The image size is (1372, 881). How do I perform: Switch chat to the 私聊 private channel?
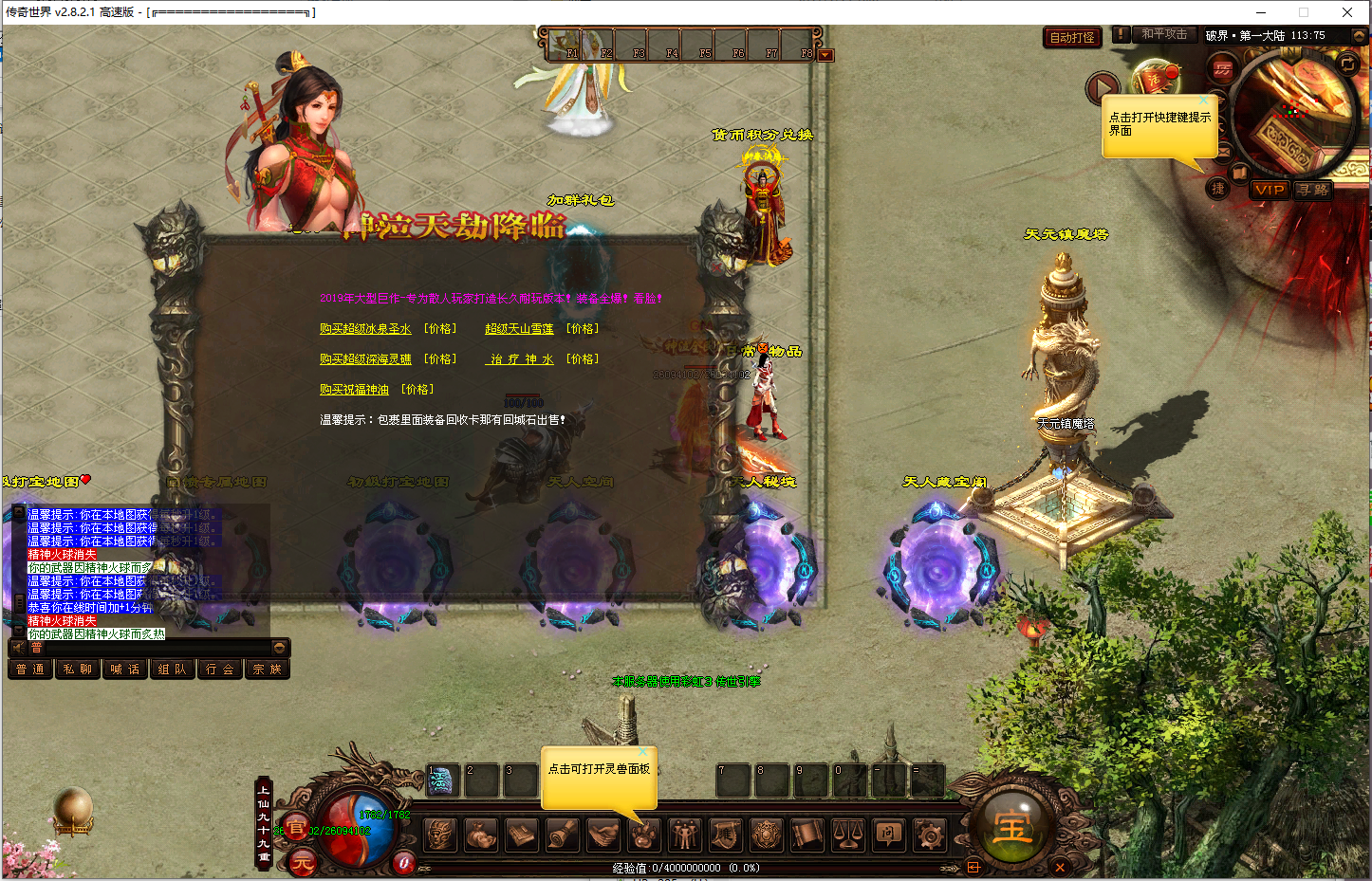click(77, 670)
